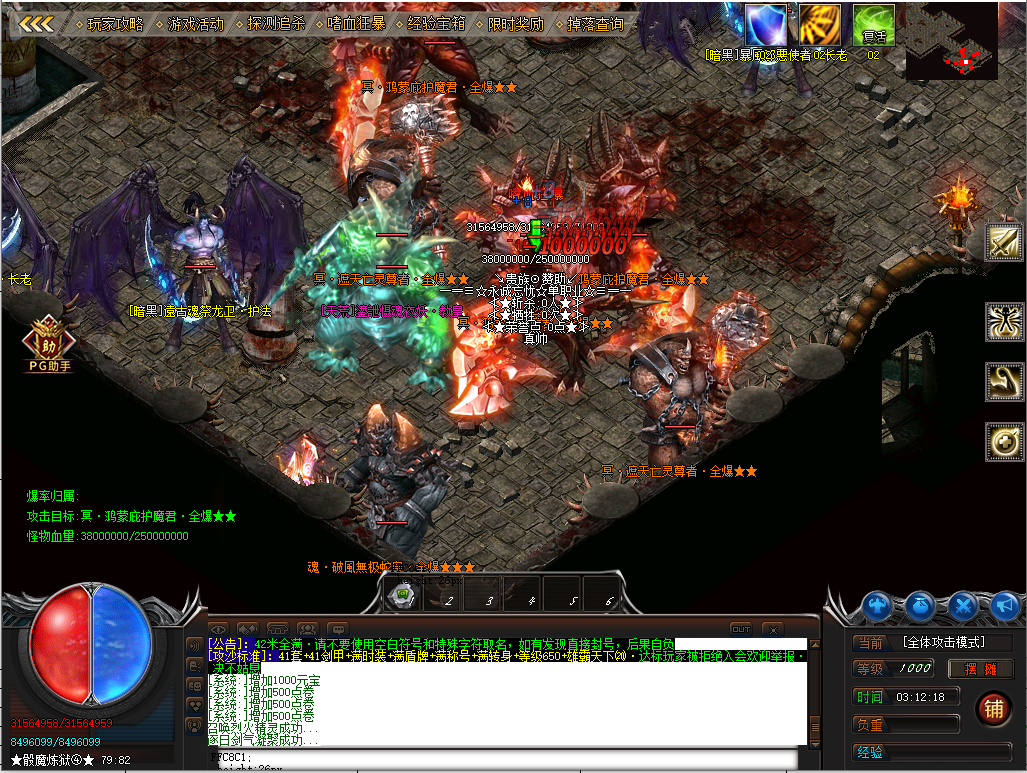Screen dimensions: 1027x773
Task: Collapse the top menu with the triple-arrow button
Action: [x=37, y=23]
